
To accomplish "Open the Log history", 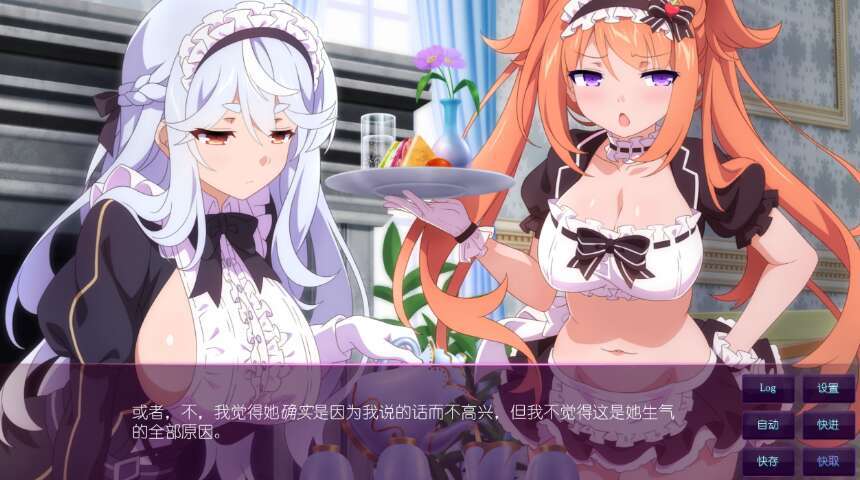I will [x=768, y=388].
